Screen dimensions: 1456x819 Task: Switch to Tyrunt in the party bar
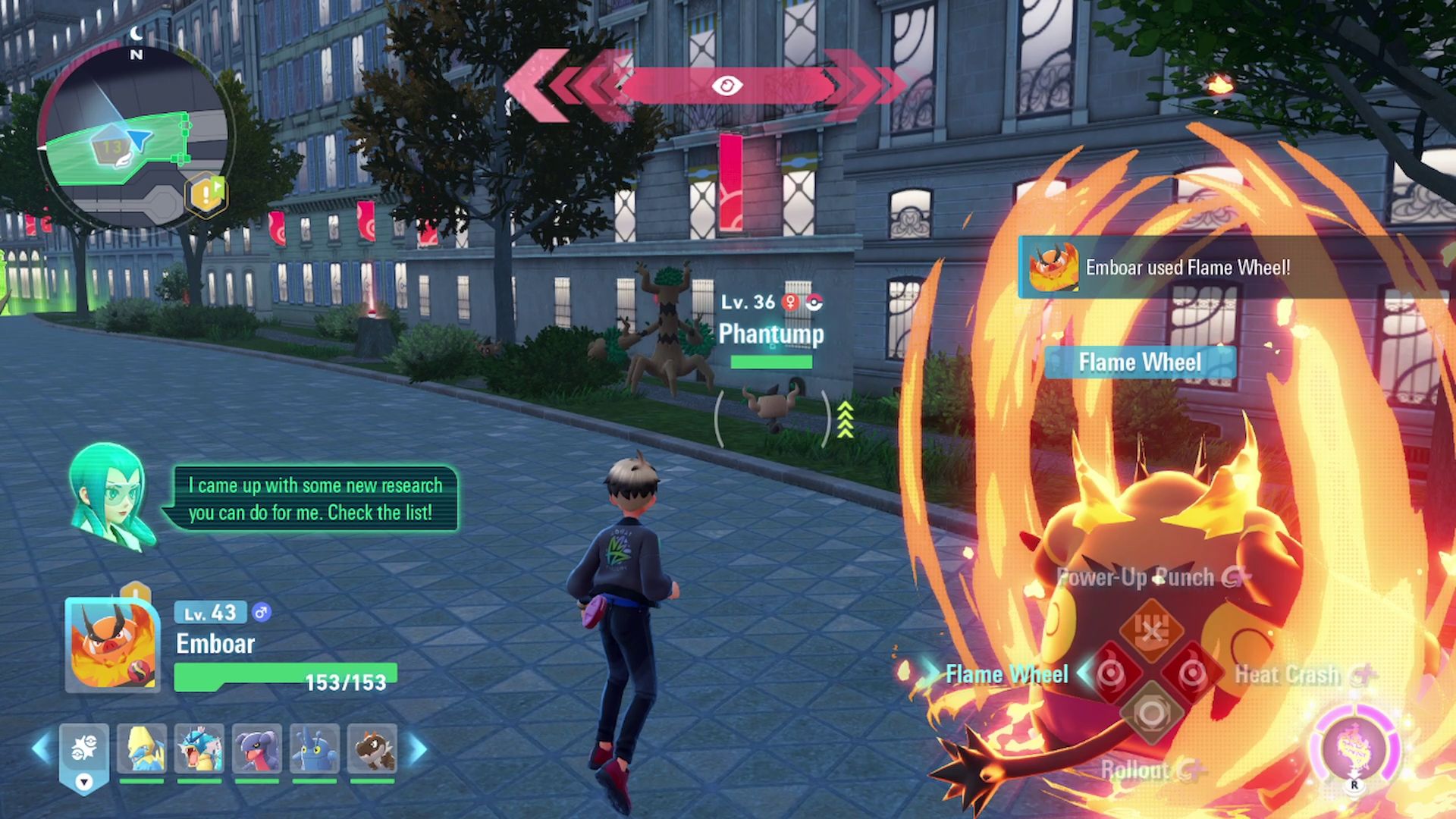(372, 749)
